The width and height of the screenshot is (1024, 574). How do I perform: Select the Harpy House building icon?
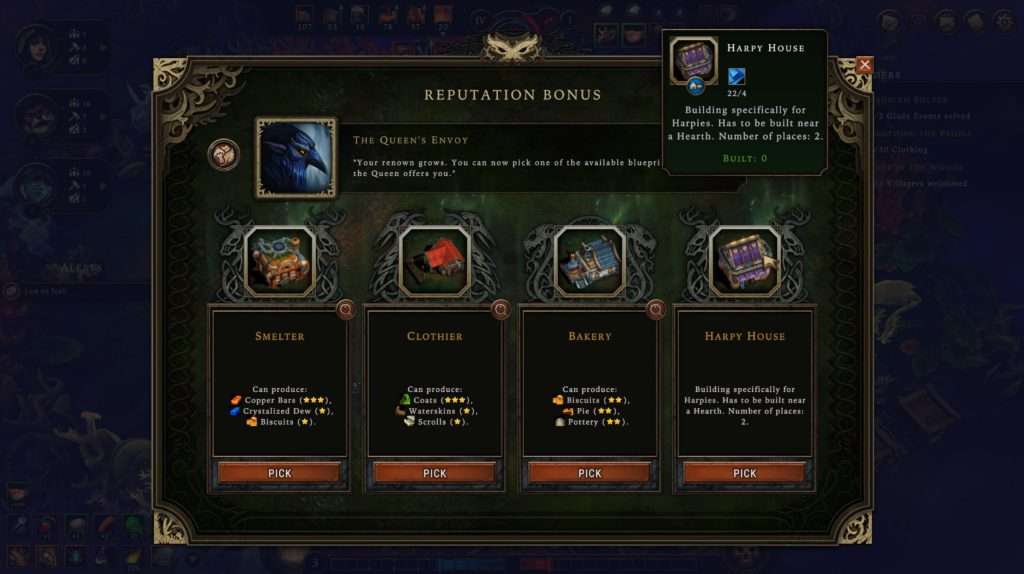pyautogui.click(x=745, y=261)
